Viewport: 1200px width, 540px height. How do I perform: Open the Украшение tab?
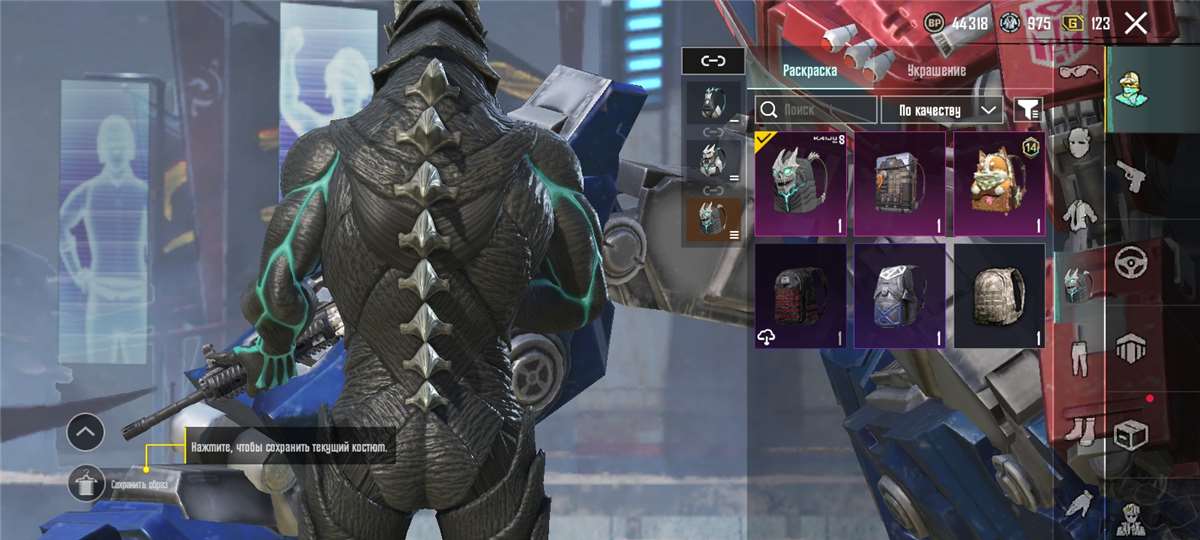pyautogui.click(x=936, y=71)
